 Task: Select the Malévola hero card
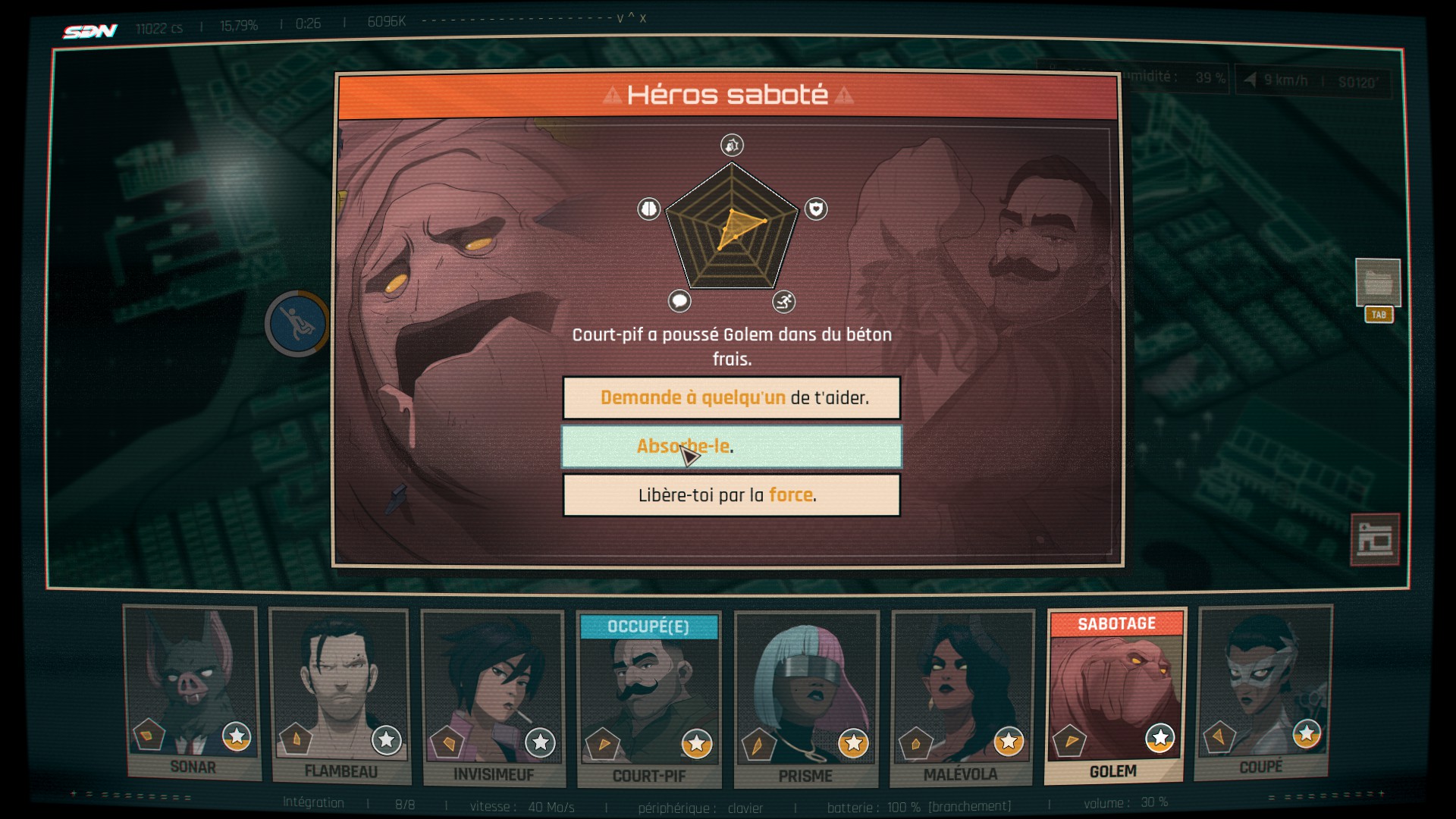(x=961, y=698)
